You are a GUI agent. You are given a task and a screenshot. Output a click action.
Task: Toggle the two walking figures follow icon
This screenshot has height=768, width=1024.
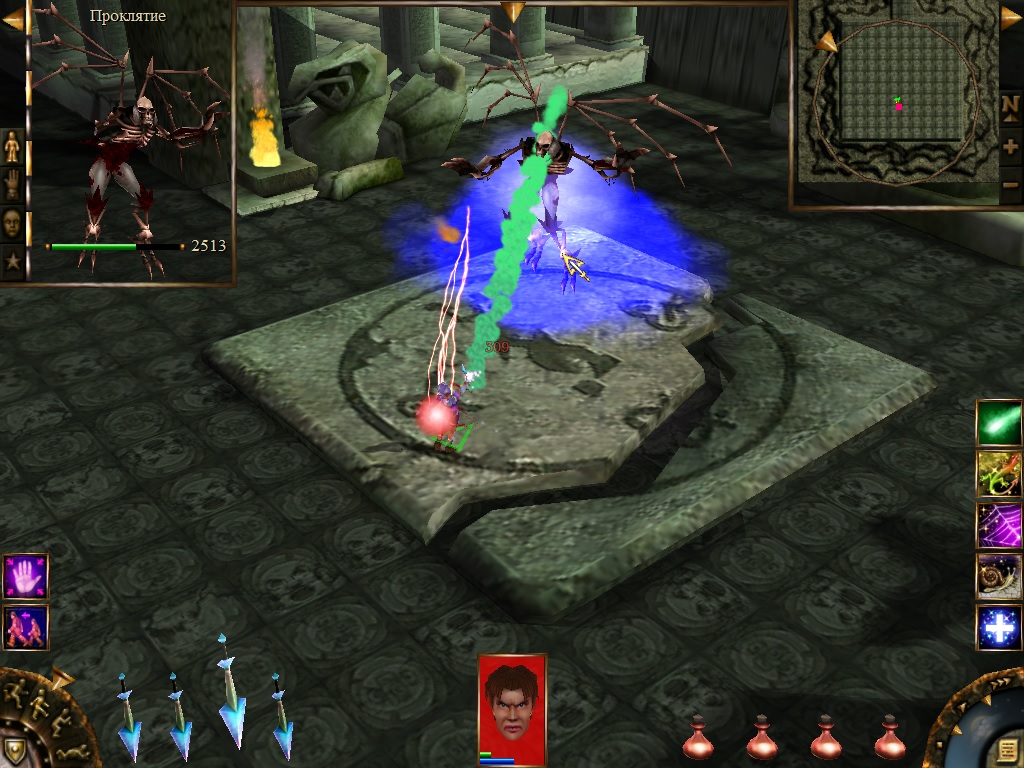(25, 627)
